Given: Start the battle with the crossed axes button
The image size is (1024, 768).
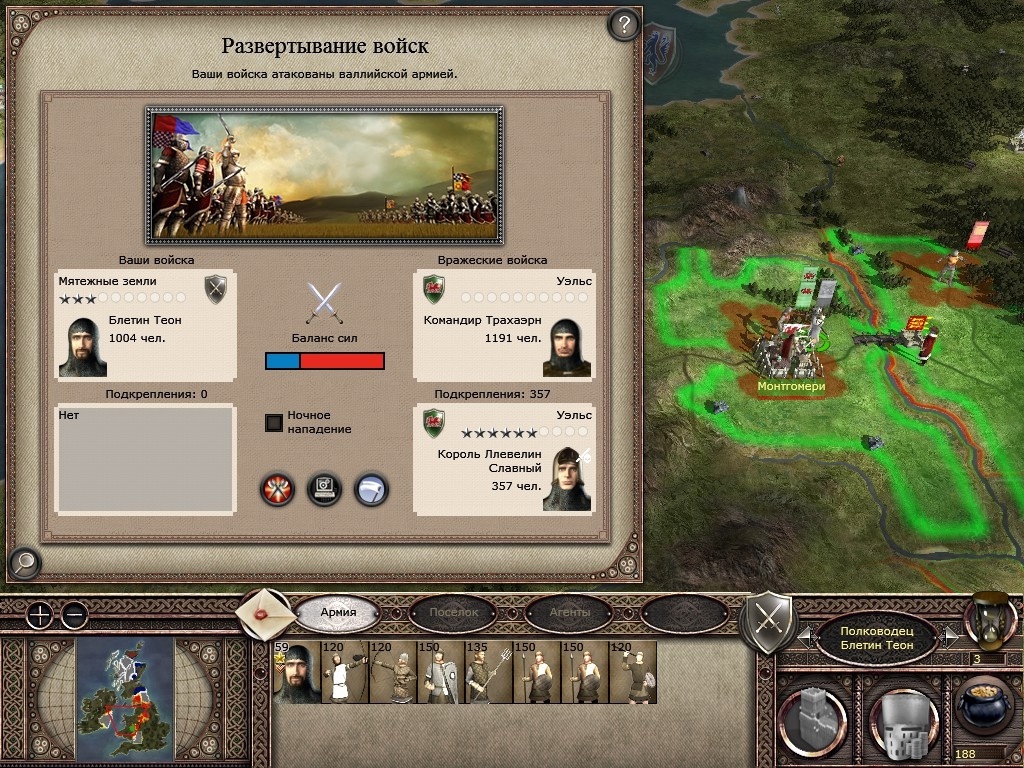Looking at the screenshot, I should [x=277, y=489].
